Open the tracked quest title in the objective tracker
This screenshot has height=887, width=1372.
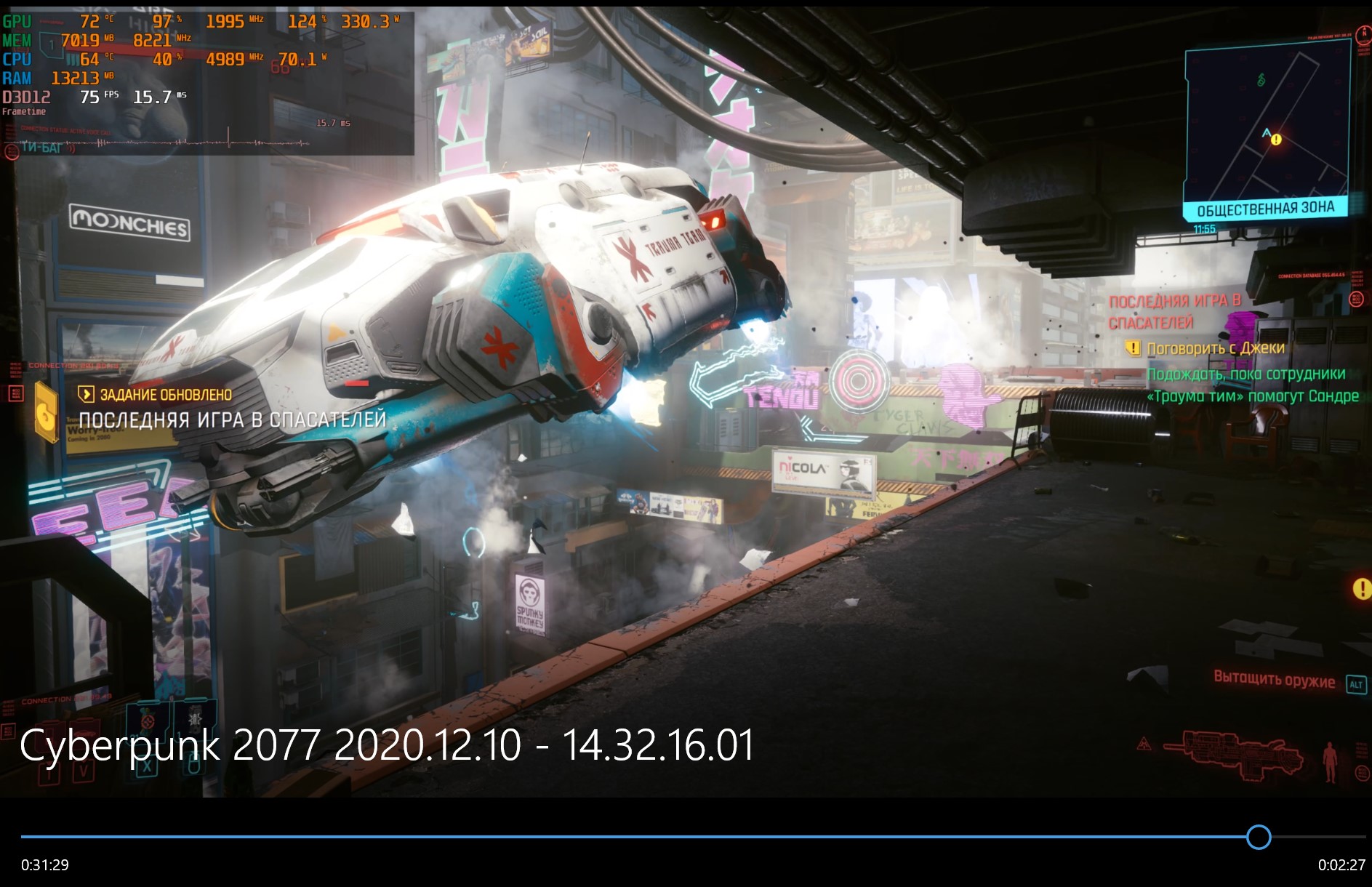pyautogui.click(x=1174, y=311)
